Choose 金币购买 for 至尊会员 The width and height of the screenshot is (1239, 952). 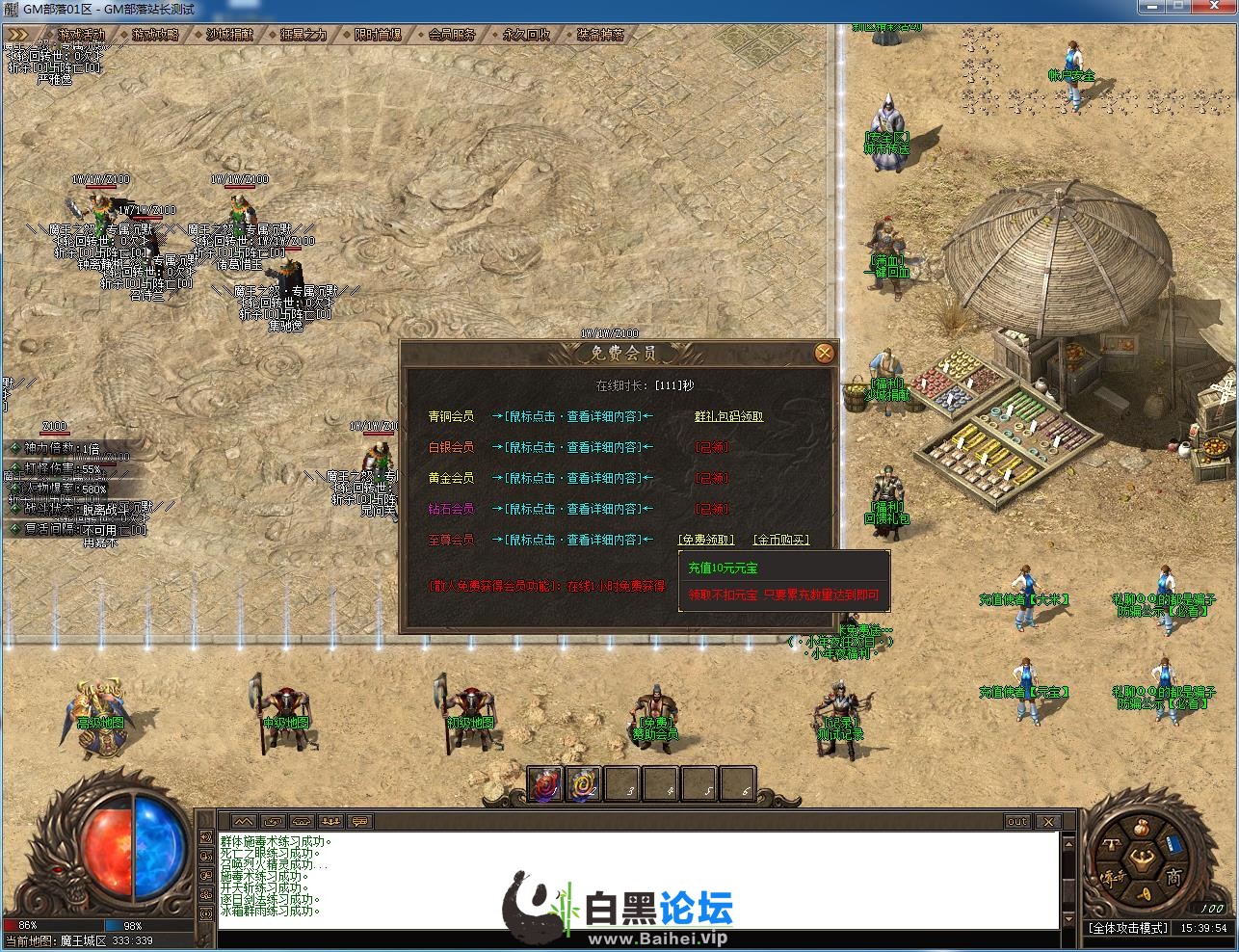[780, 540]
